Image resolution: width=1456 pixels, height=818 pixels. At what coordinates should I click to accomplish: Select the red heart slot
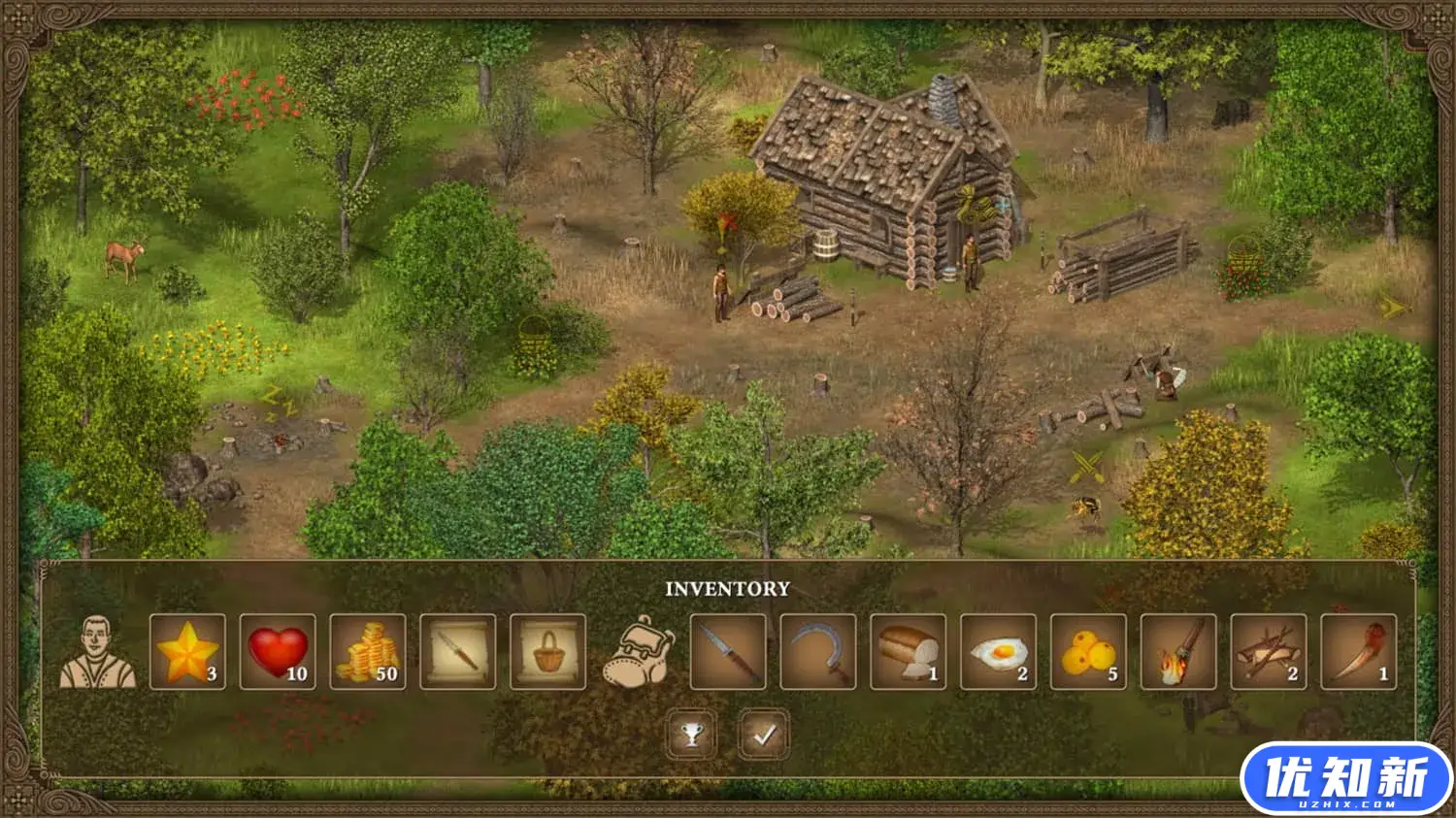[278, 652]
